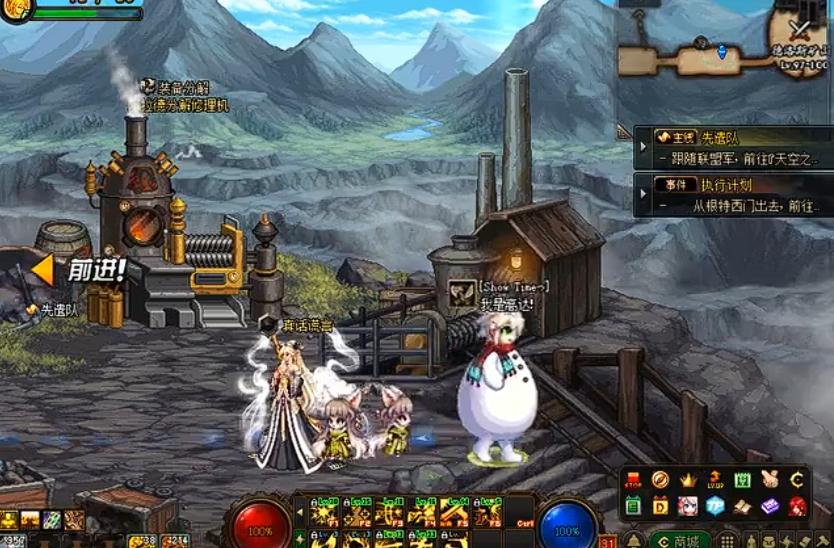Select the LV.UP arrow icon
Screen dimensions: 834x548
point(715,480)
